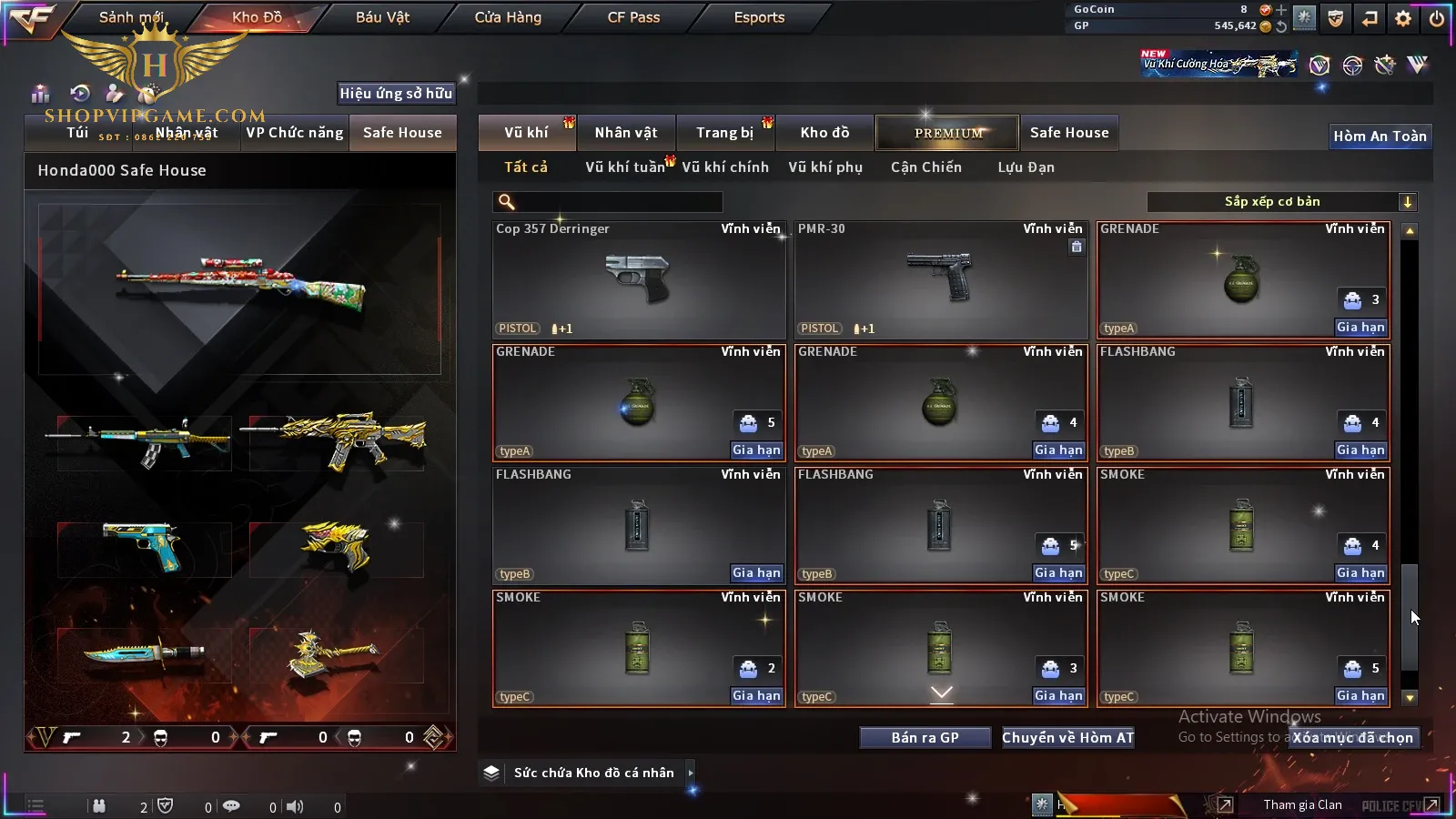The image size is (1456, 819).
Task: Select the PMR-30 pistol item
Action: tap(941, 280)
